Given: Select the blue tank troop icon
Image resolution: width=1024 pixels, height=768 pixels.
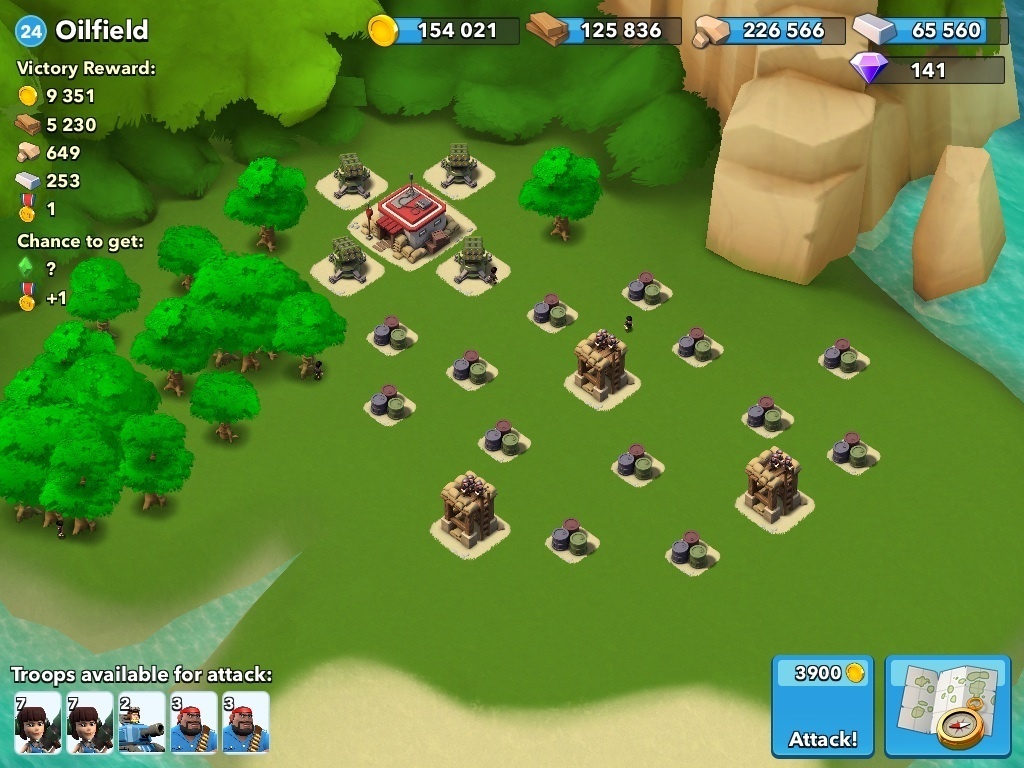Looking at the screenshot, I should 141,722.
